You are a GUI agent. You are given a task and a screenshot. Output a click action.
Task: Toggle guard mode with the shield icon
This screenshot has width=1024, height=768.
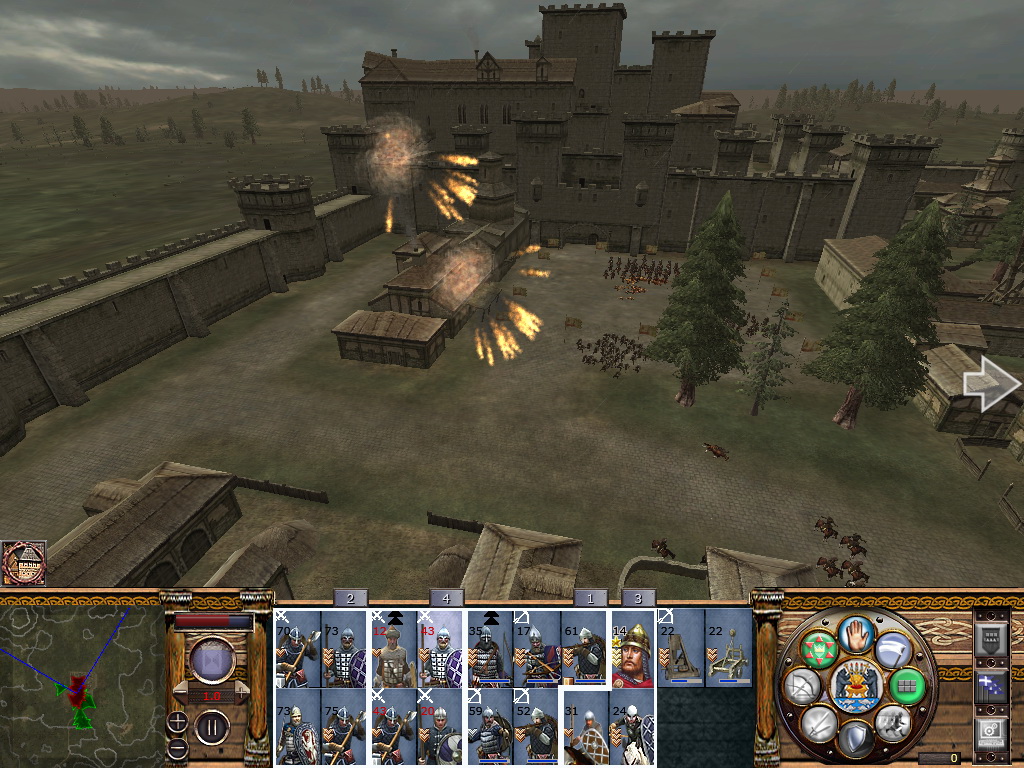[855, 740]
